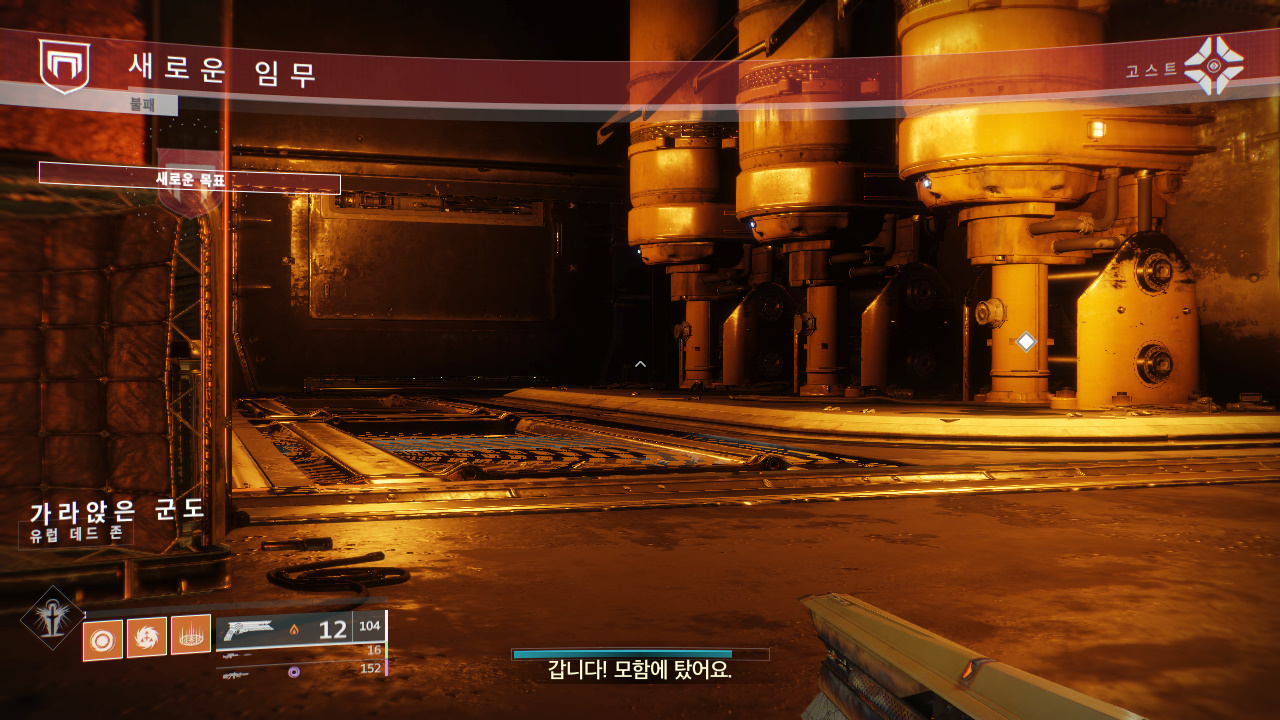The image size is (1280, 720).
Task: Click the sword super ability diamond icon
Action: coord(52,617)
